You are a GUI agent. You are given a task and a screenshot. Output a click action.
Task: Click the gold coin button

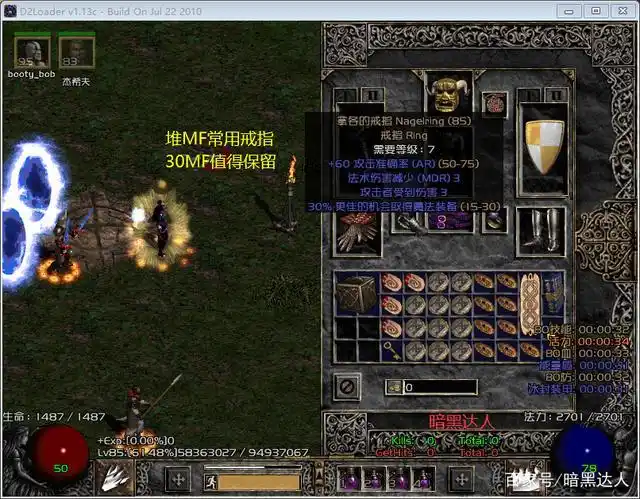click(394, 387)
